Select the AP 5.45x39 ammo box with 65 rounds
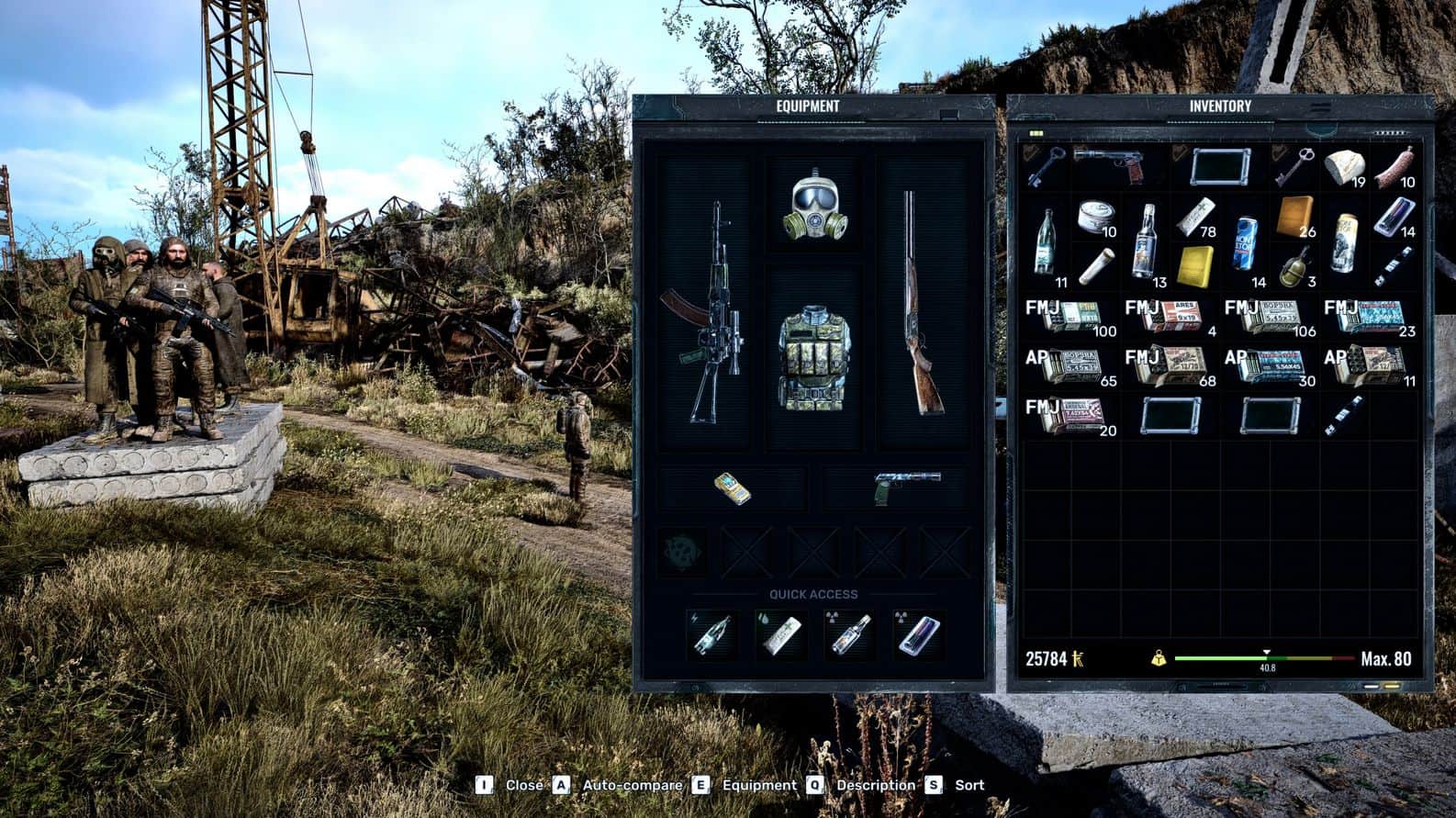 [1070, 366]
